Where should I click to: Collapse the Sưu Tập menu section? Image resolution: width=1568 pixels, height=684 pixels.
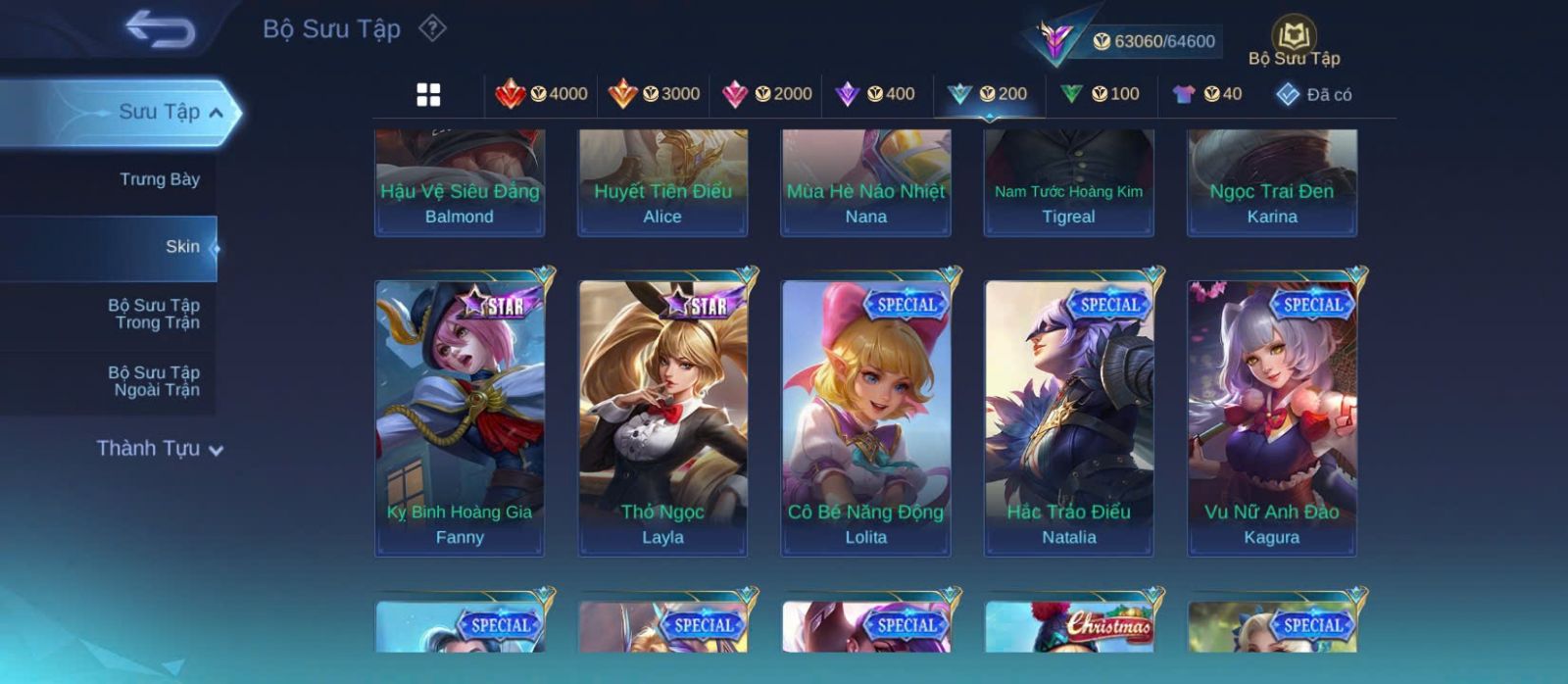[x=216, y=113]
